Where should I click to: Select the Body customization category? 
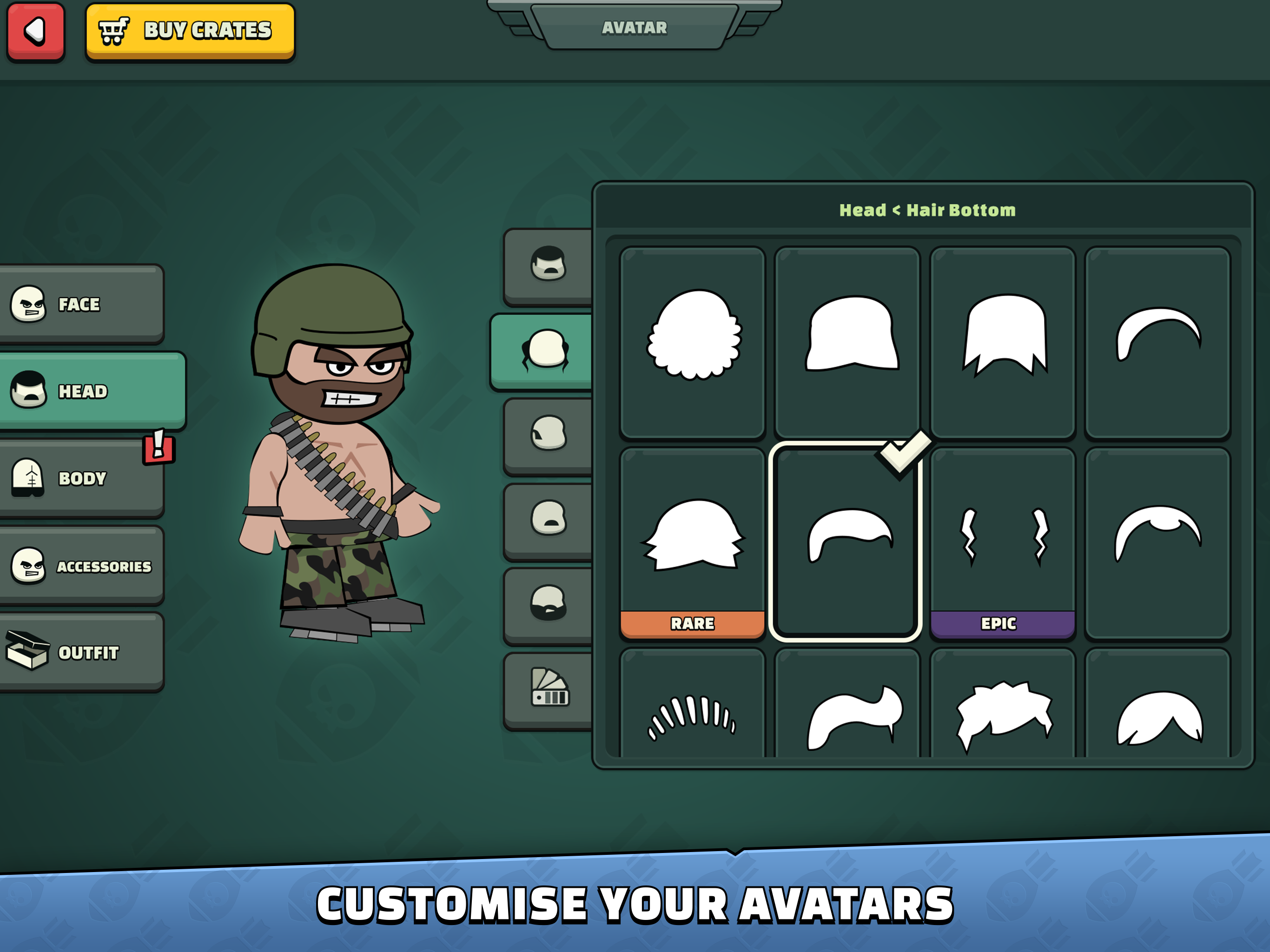pyautogui.click(x=82, y=478)
